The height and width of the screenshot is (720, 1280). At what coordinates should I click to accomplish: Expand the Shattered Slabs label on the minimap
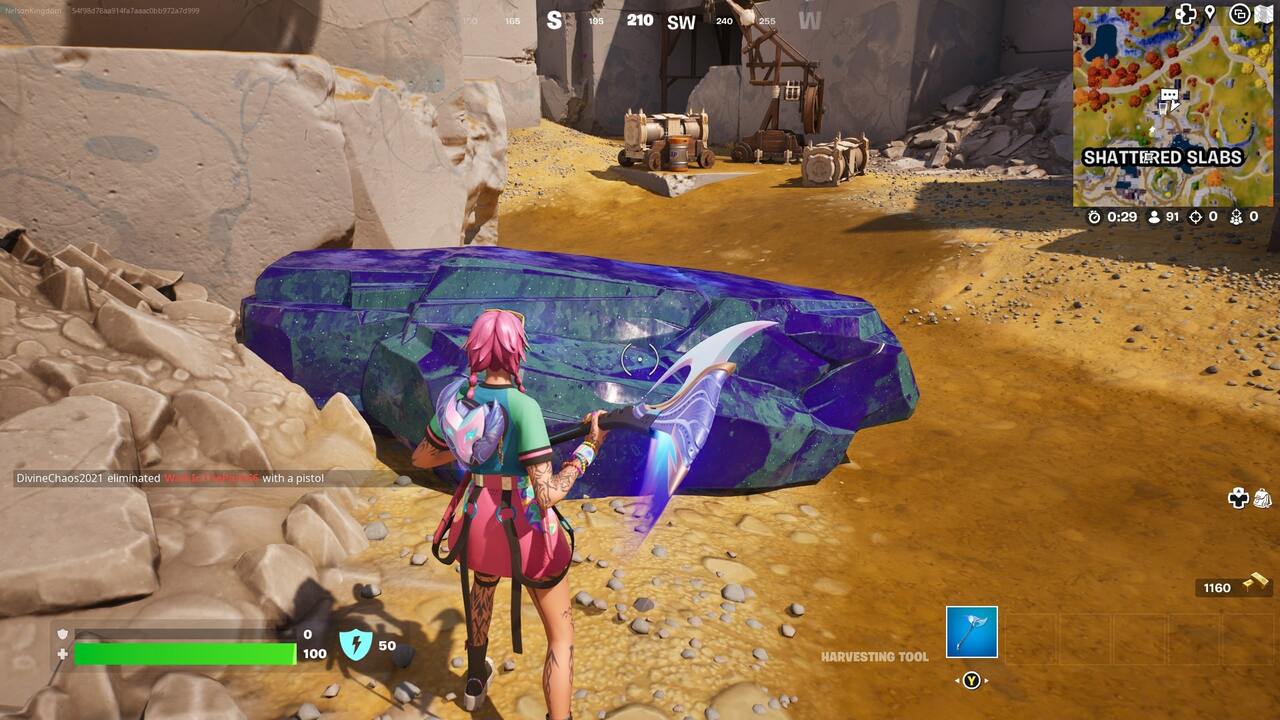tap(1163, 157)
